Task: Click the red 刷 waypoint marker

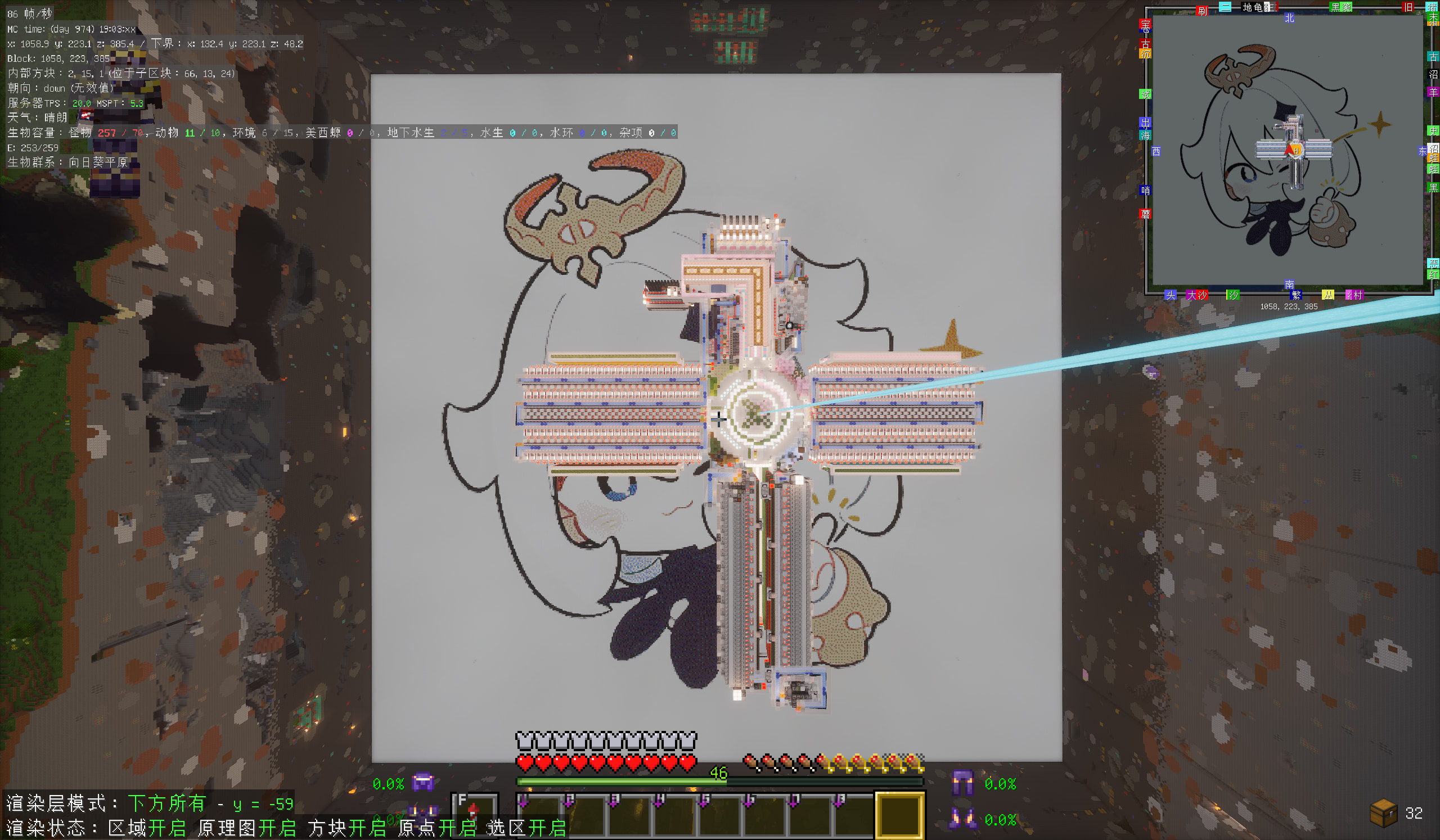Action: point(1201,11)
